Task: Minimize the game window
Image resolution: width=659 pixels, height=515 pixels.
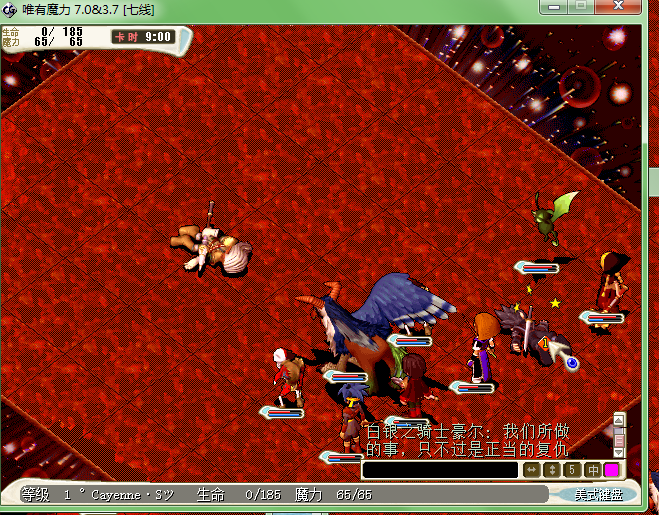Action: [554, 7]
